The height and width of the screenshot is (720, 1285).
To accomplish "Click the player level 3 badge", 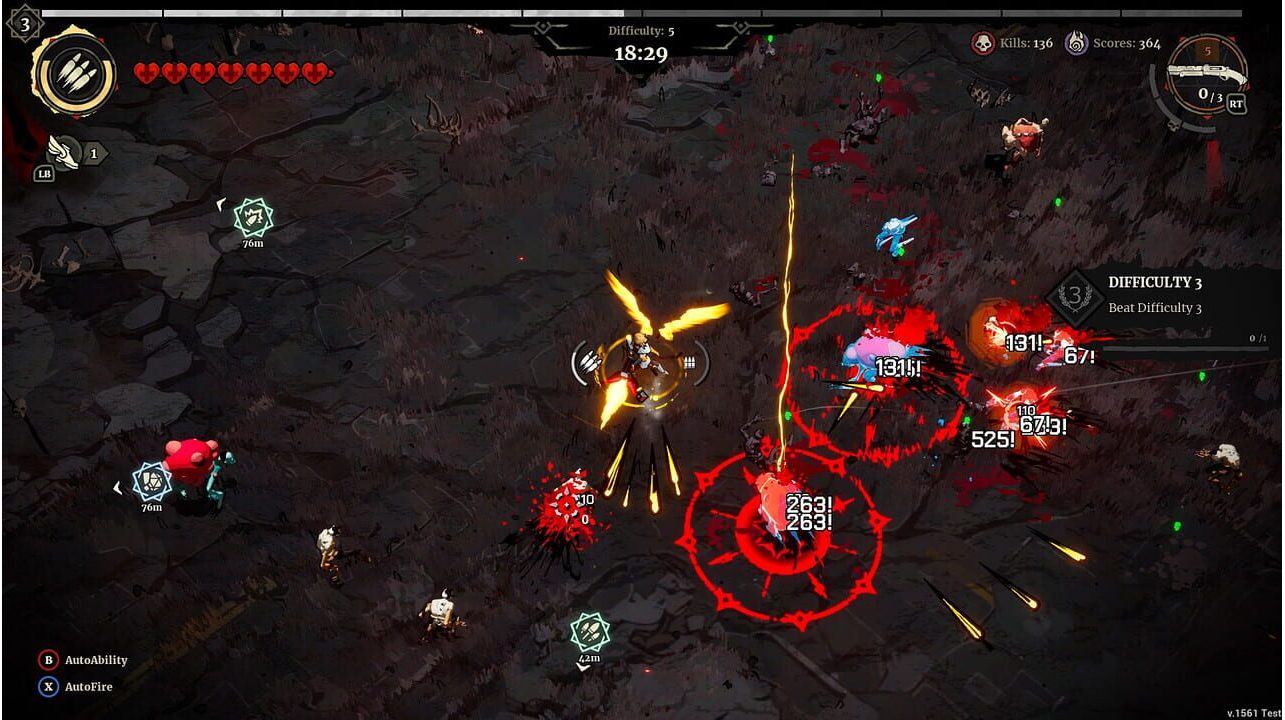I will pyautogui.click(x=24, y=22).
